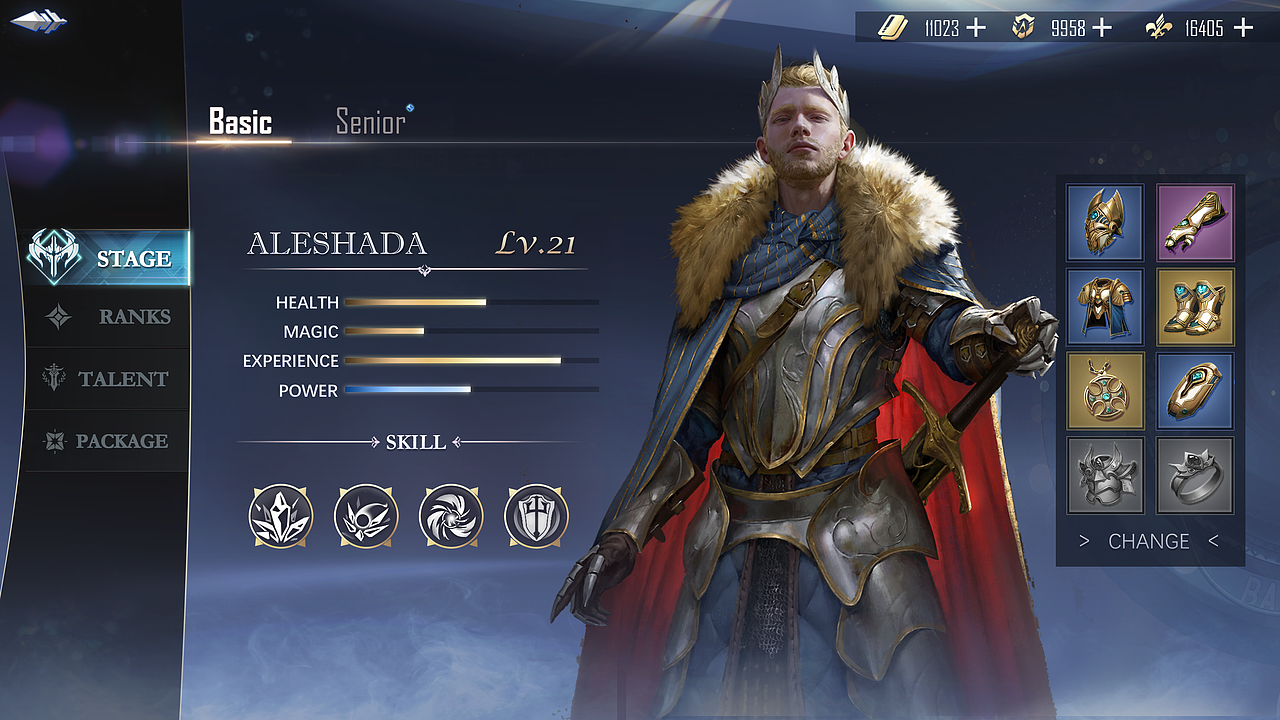Screen dimensions: 1280x720
Task: Select the STAGE menu entry
Action: pyautogui.click(x=108, y=258)
